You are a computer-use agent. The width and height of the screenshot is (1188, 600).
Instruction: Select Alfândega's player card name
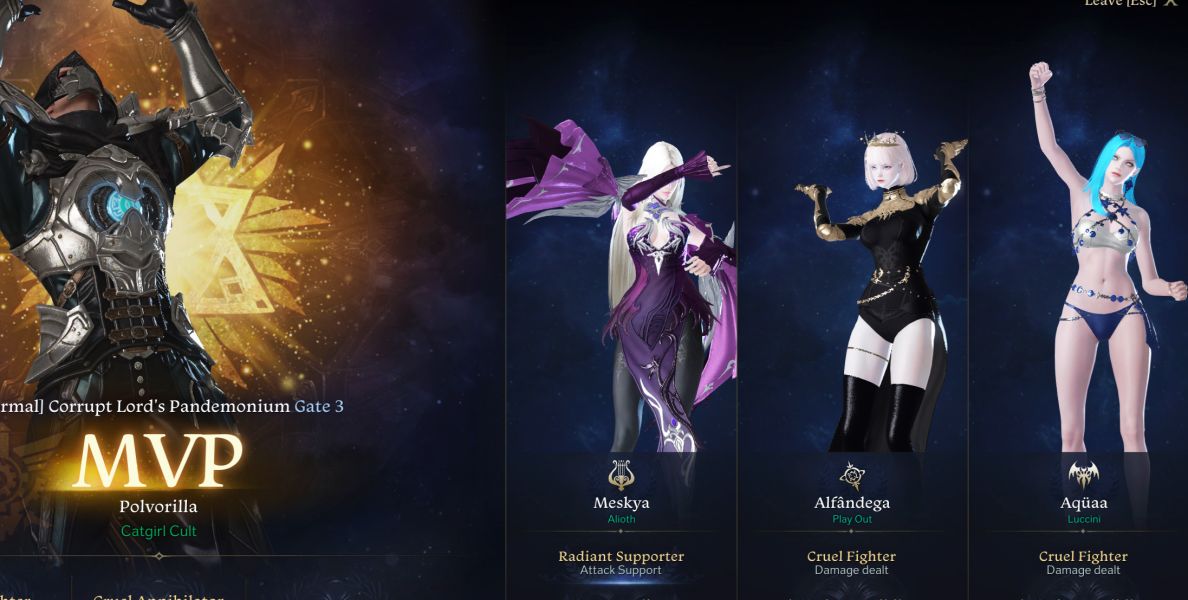[x=852, y=503]
